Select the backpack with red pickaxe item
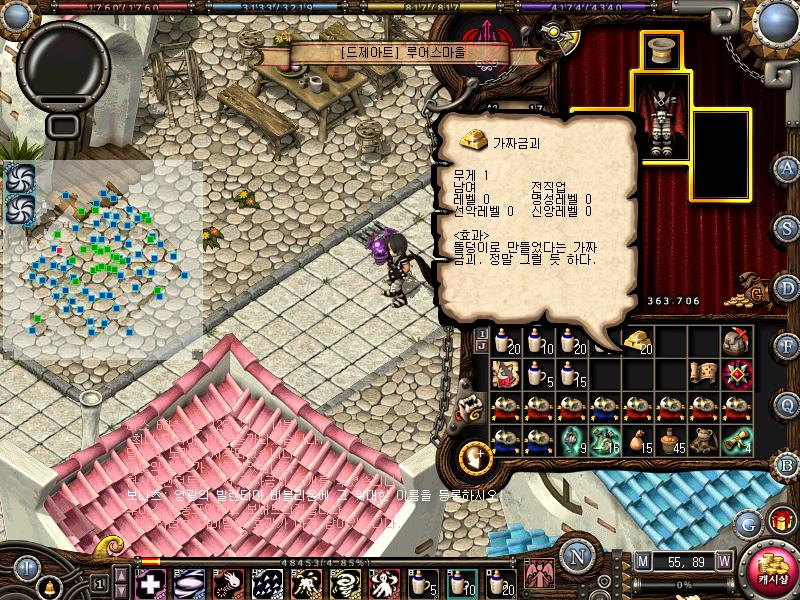Screen dimensions: 800x600 pyautogui.click(x=738, y=341)
